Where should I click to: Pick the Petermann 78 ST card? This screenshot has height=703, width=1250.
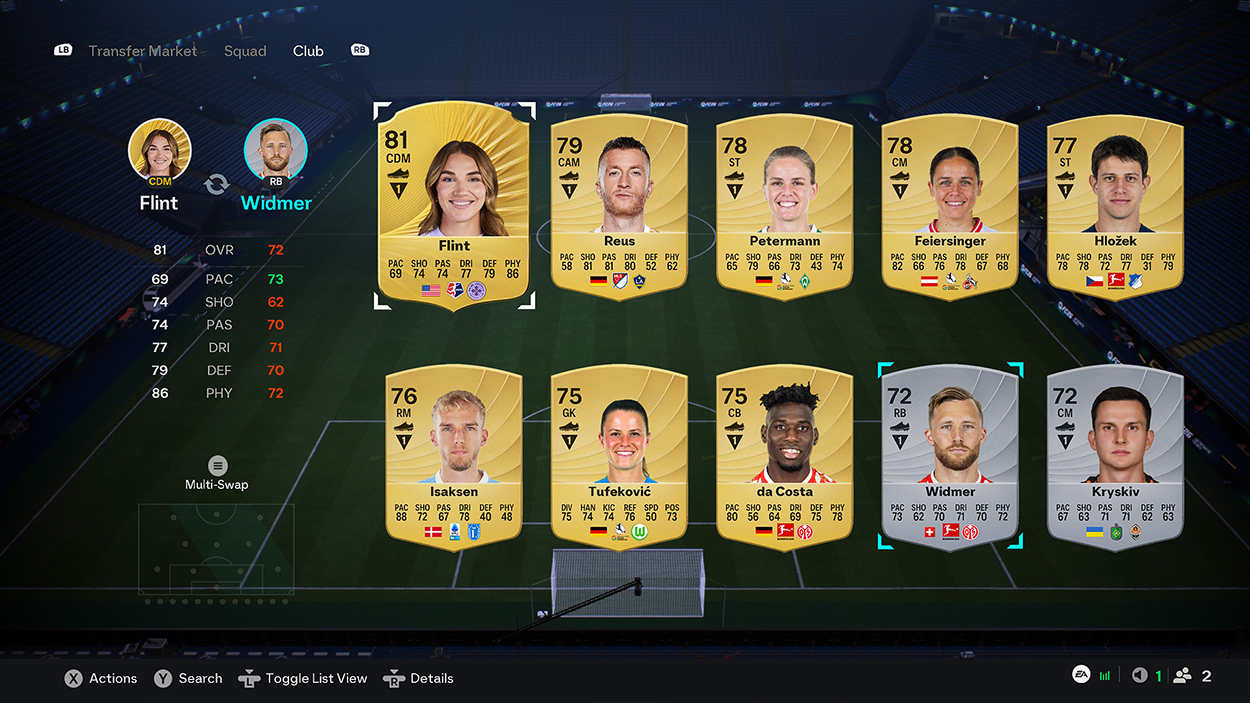(784, 207)
